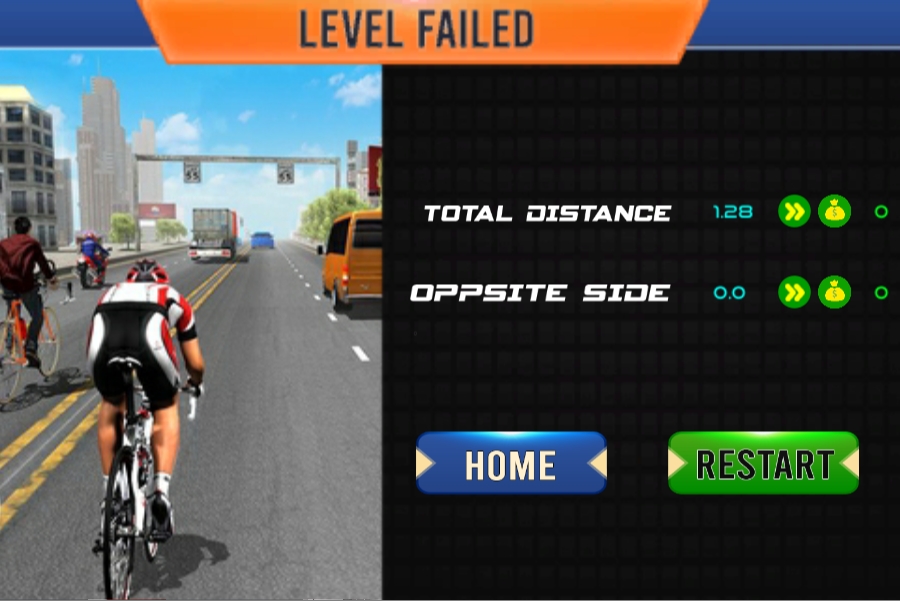Restart the failed level

[763, 463]
